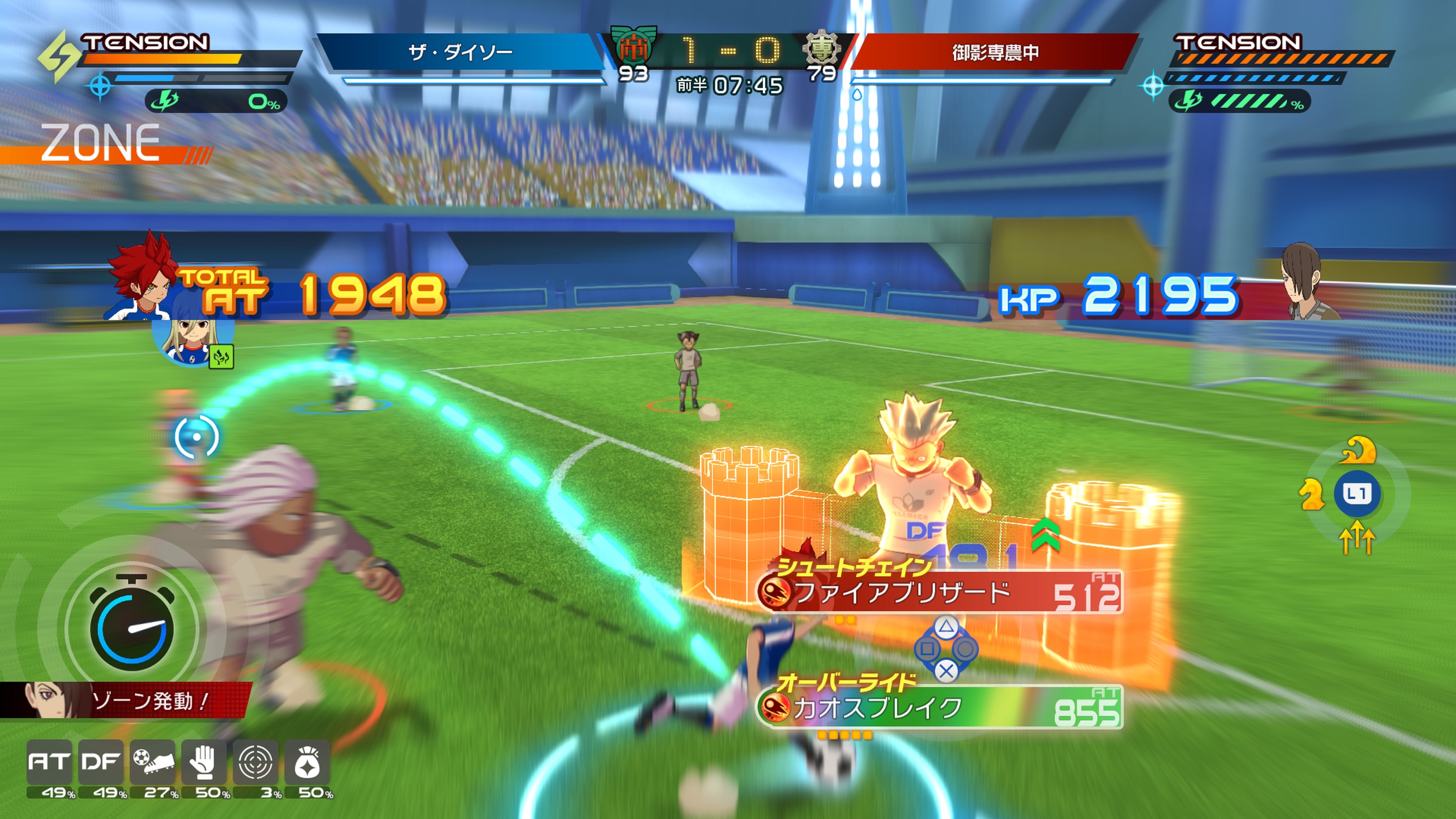
Task: Click the 御影専農中 team name banner
Action: (x=995, y=53)
